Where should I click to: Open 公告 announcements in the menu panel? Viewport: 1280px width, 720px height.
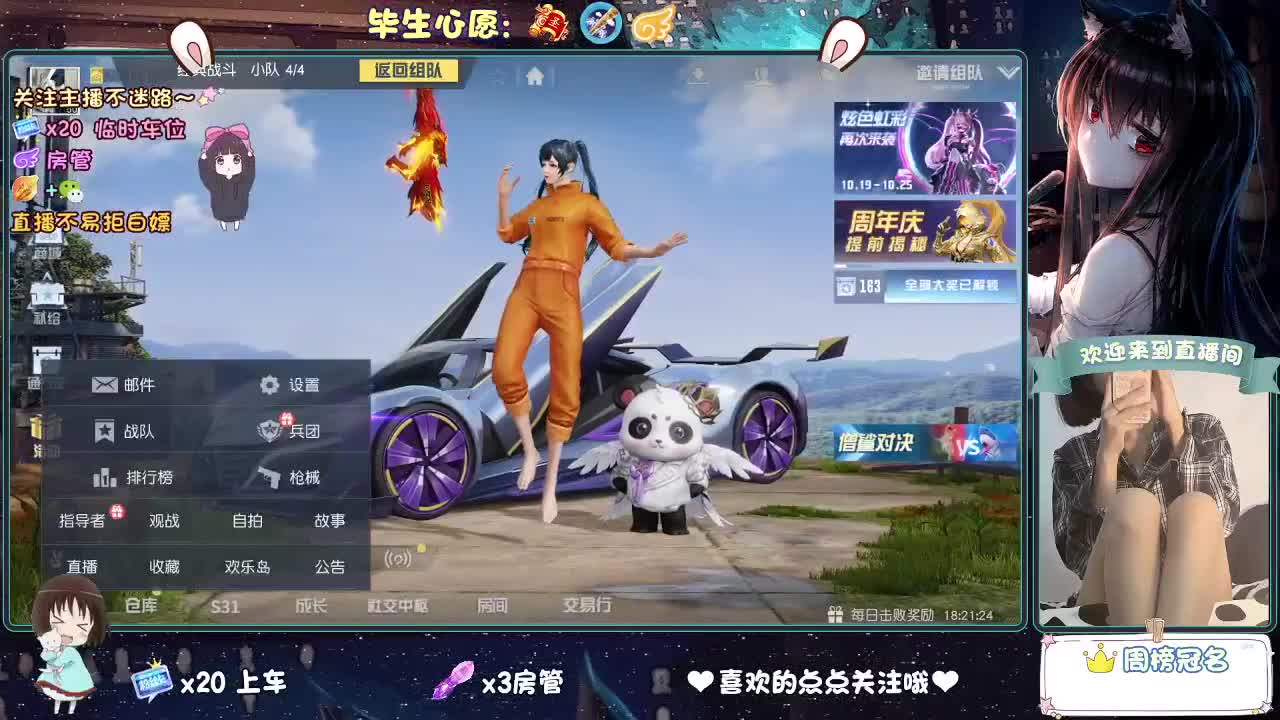click(330, 566)
